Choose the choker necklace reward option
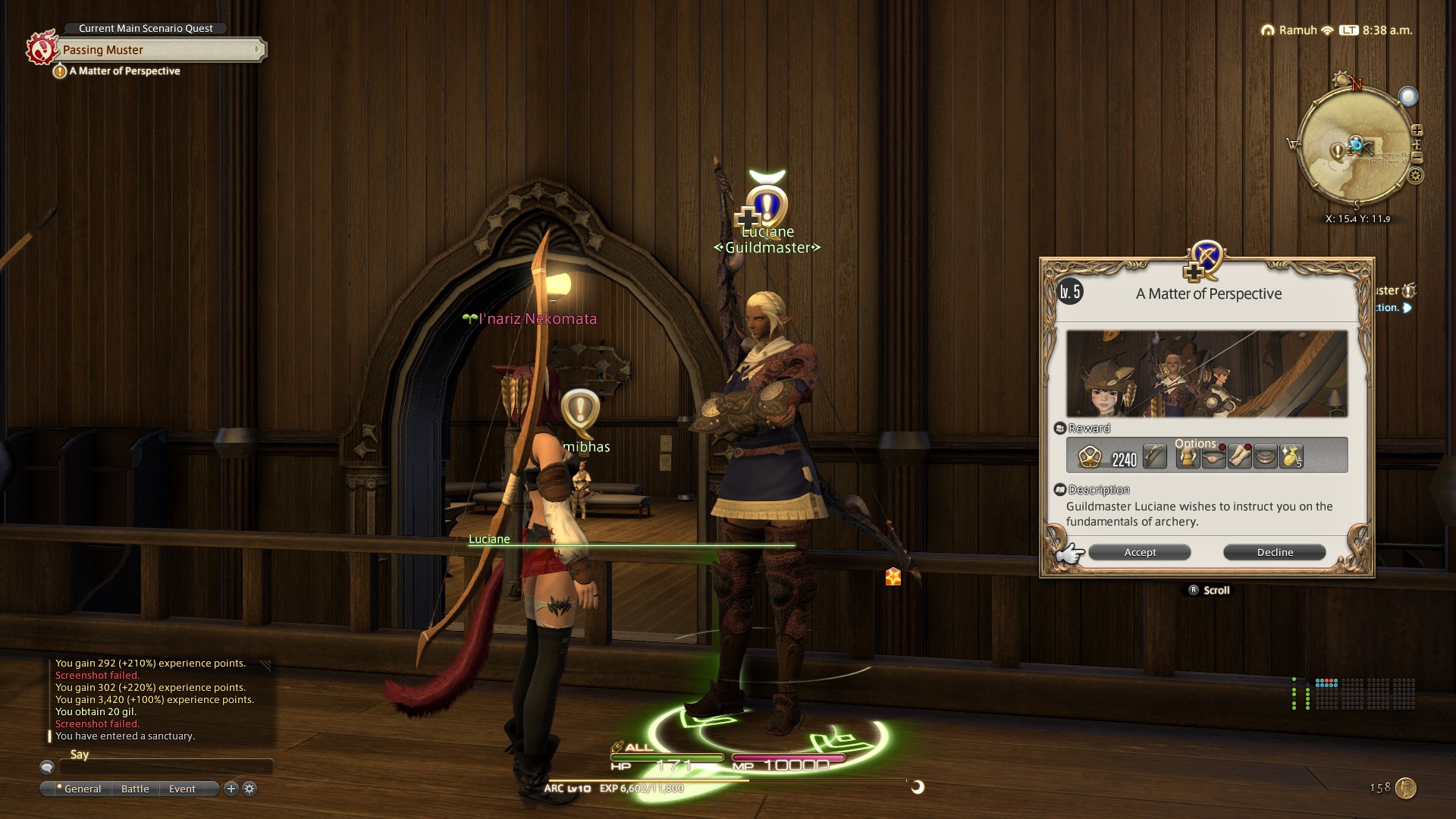This screenshot has height=819, width=1456. tap(1265, 457)
